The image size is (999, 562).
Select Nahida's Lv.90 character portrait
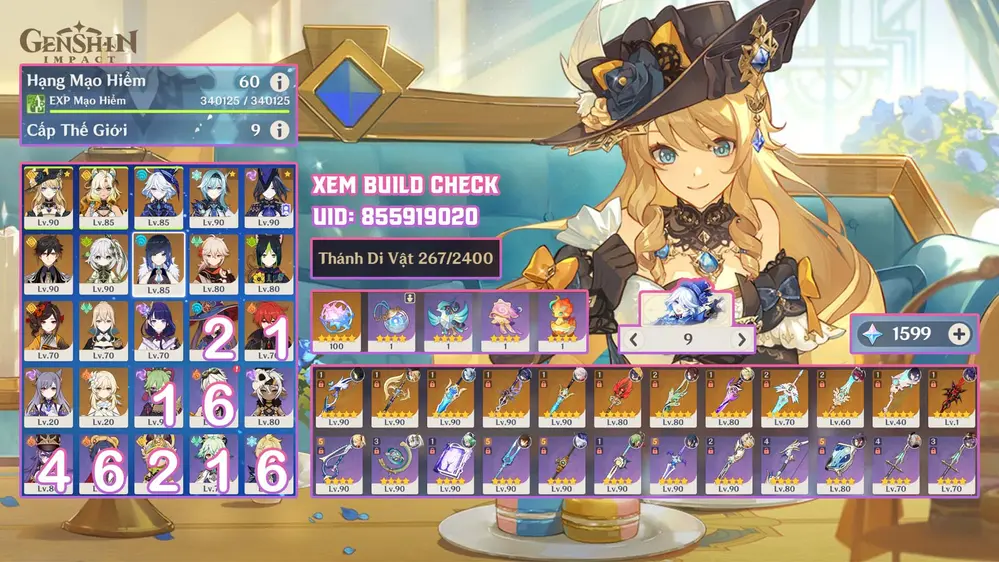[x=103, y=261]
